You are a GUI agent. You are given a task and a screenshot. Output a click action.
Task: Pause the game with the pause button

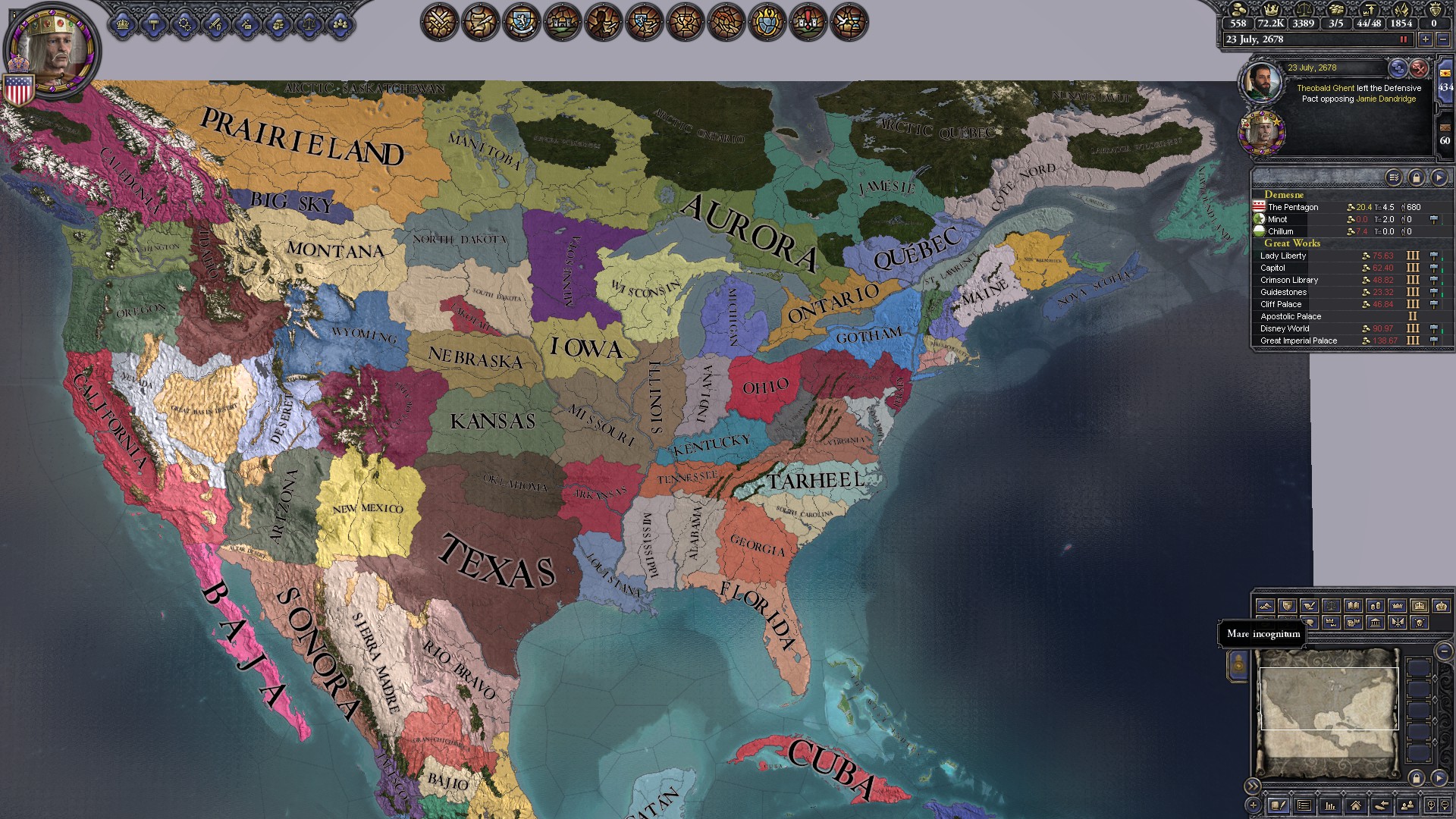point(1404,39)
